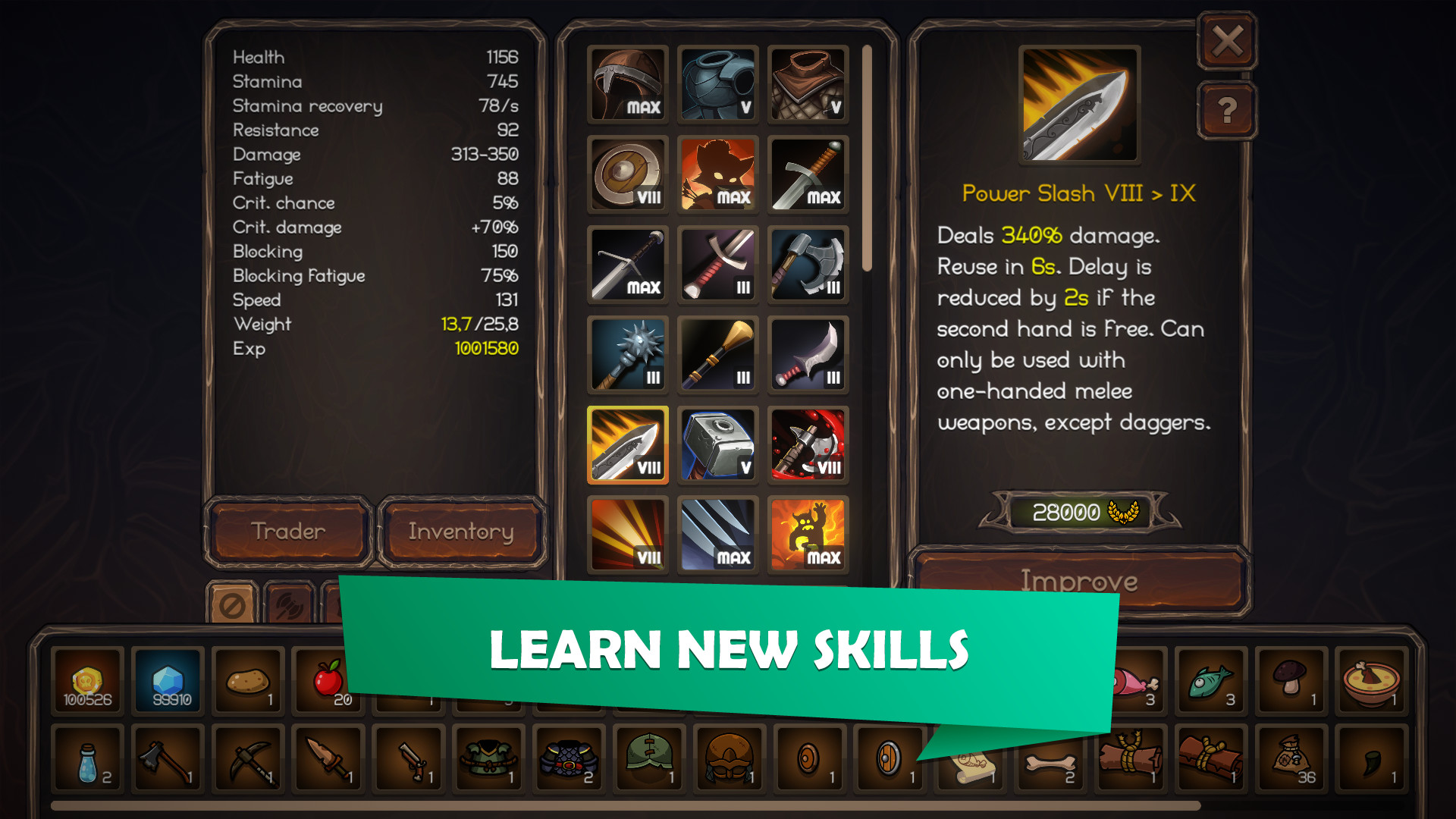
Task: Select the chest armor level V skill
Action: 717,83
